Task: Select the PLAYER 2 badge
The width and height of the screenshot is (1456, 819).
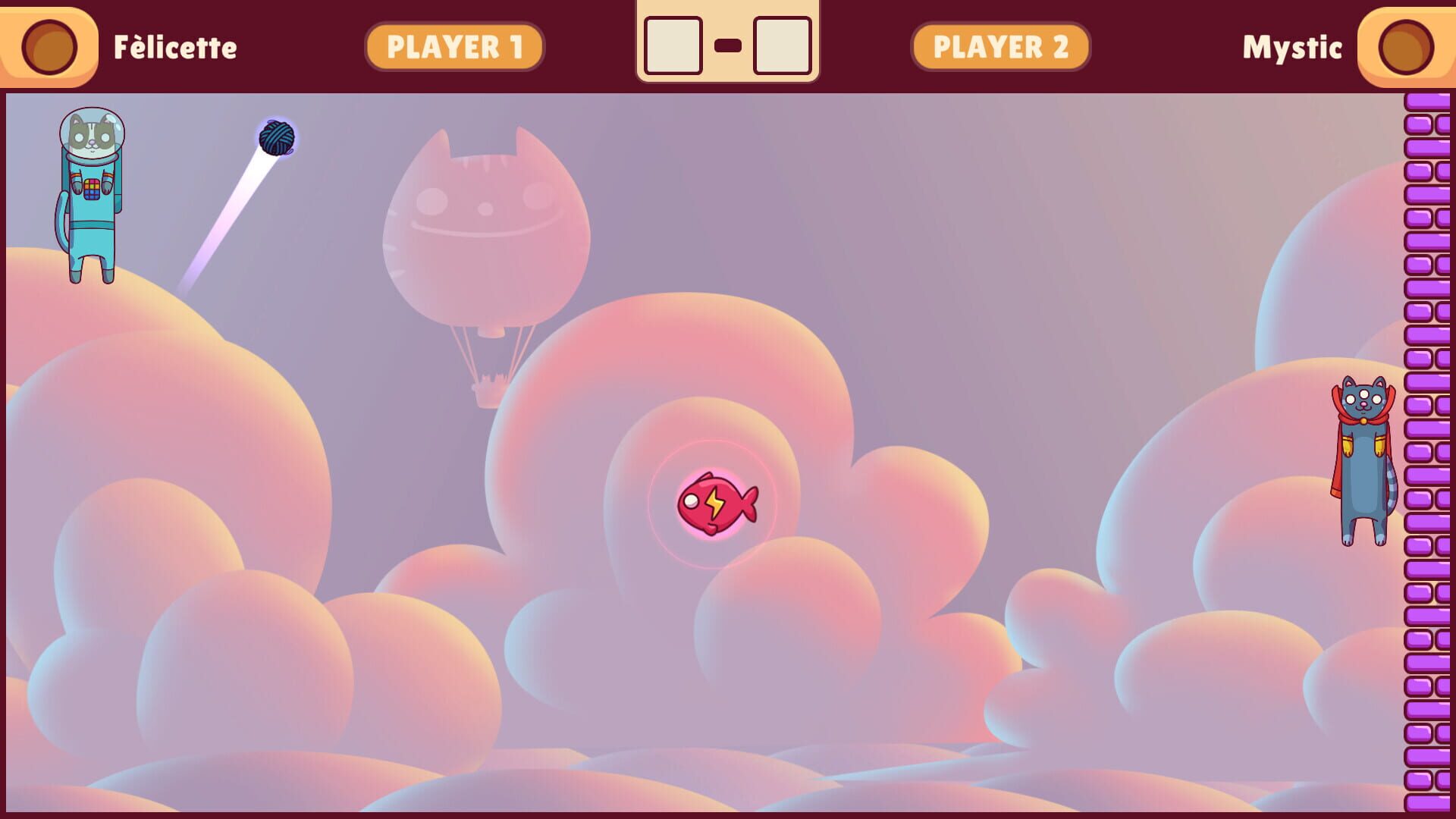Action: click(999, 45)
